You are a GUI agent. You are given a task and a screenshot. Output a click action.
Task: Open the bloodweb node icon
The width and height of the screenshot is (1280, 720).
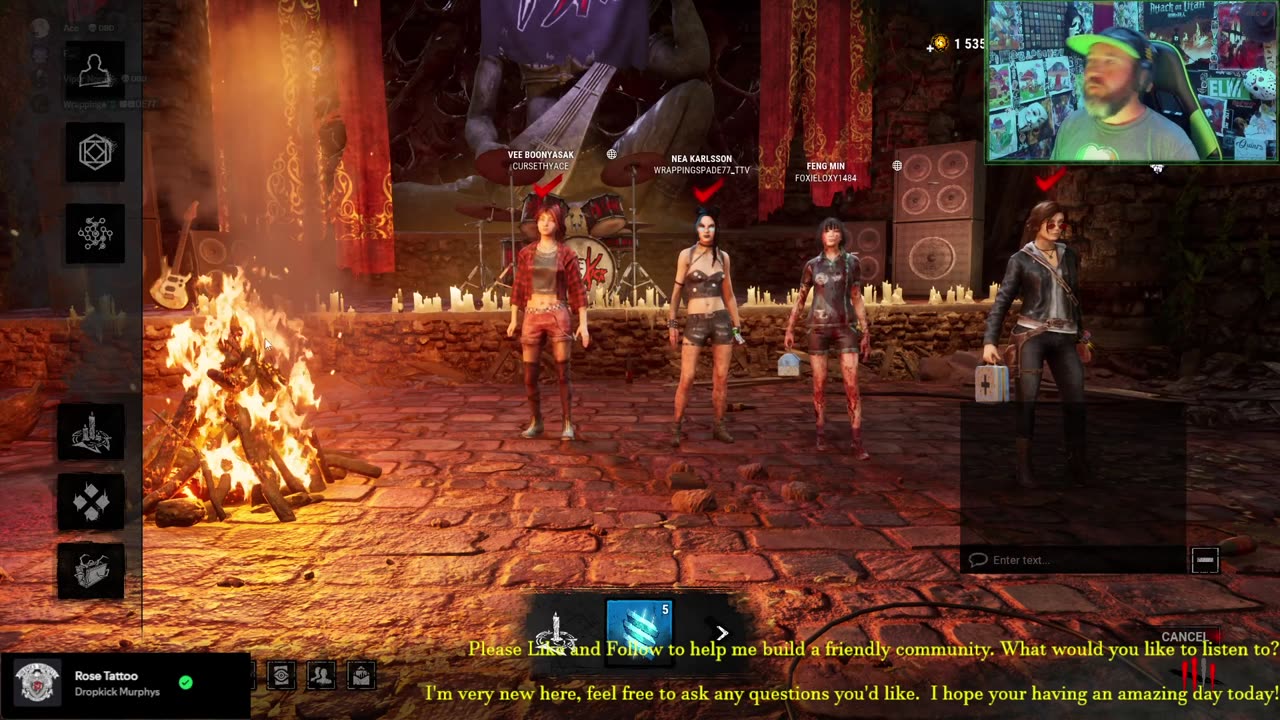(95, 233)
